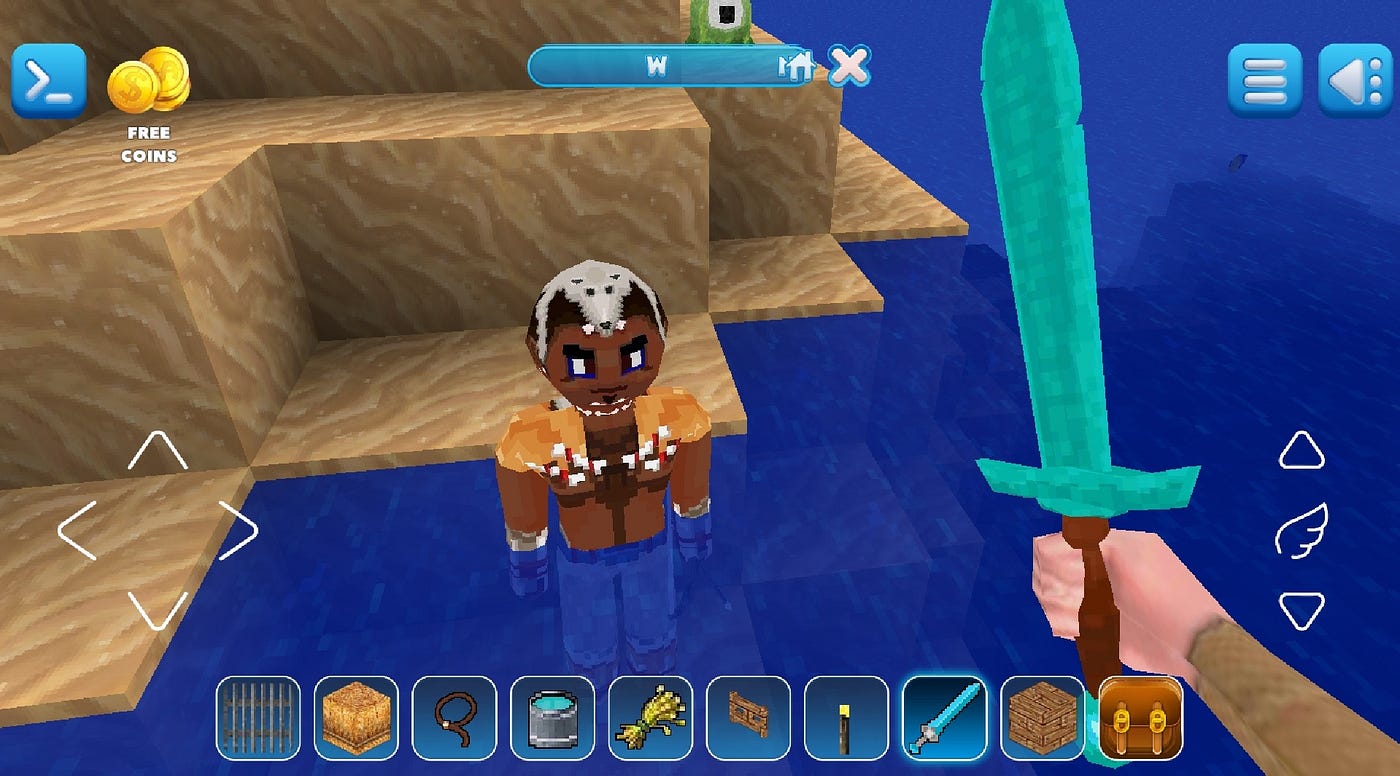Tap the move left arrow

point(77,530)
